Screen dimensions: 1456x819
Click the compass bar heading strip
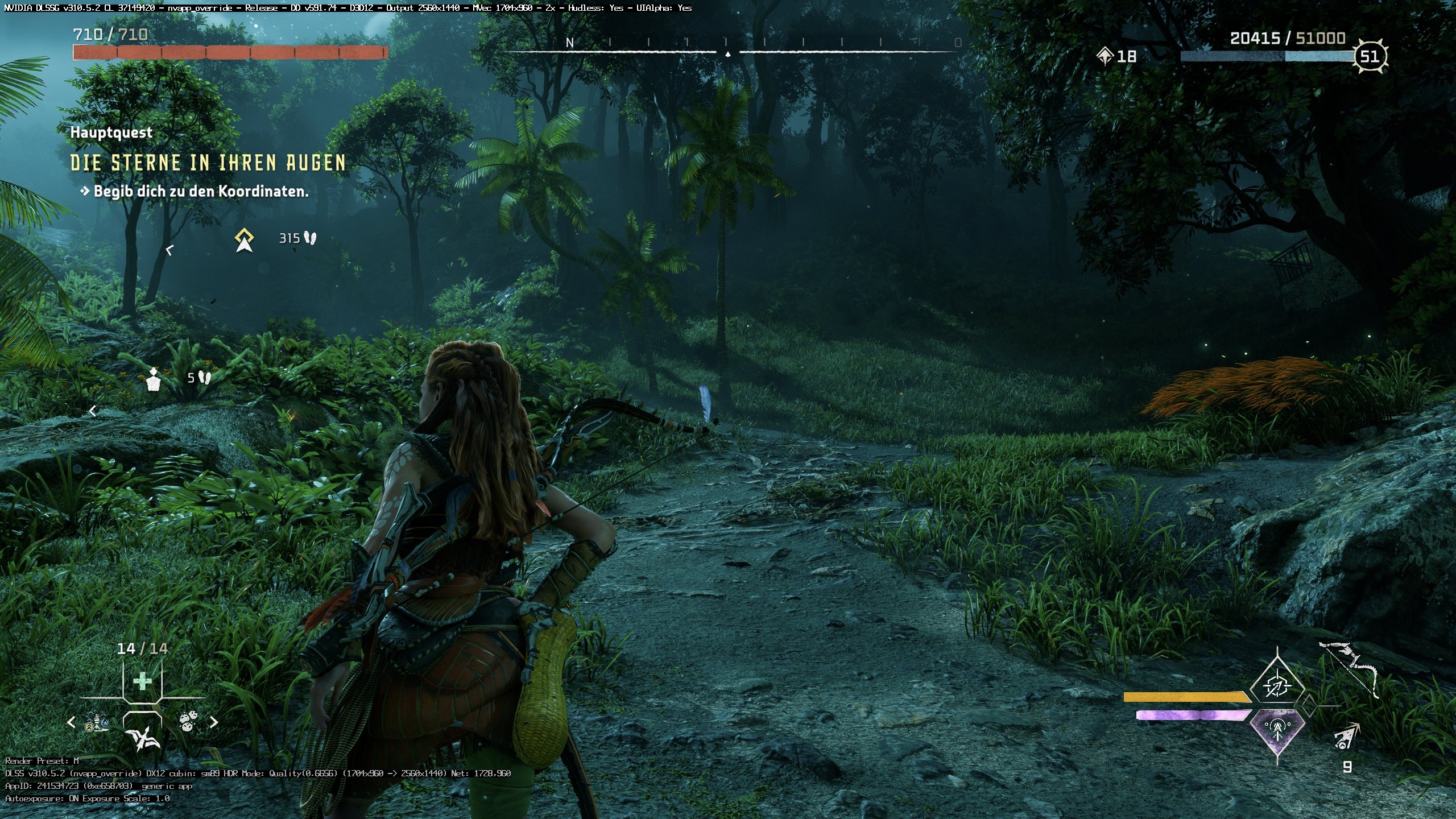[x=728, y=45]
